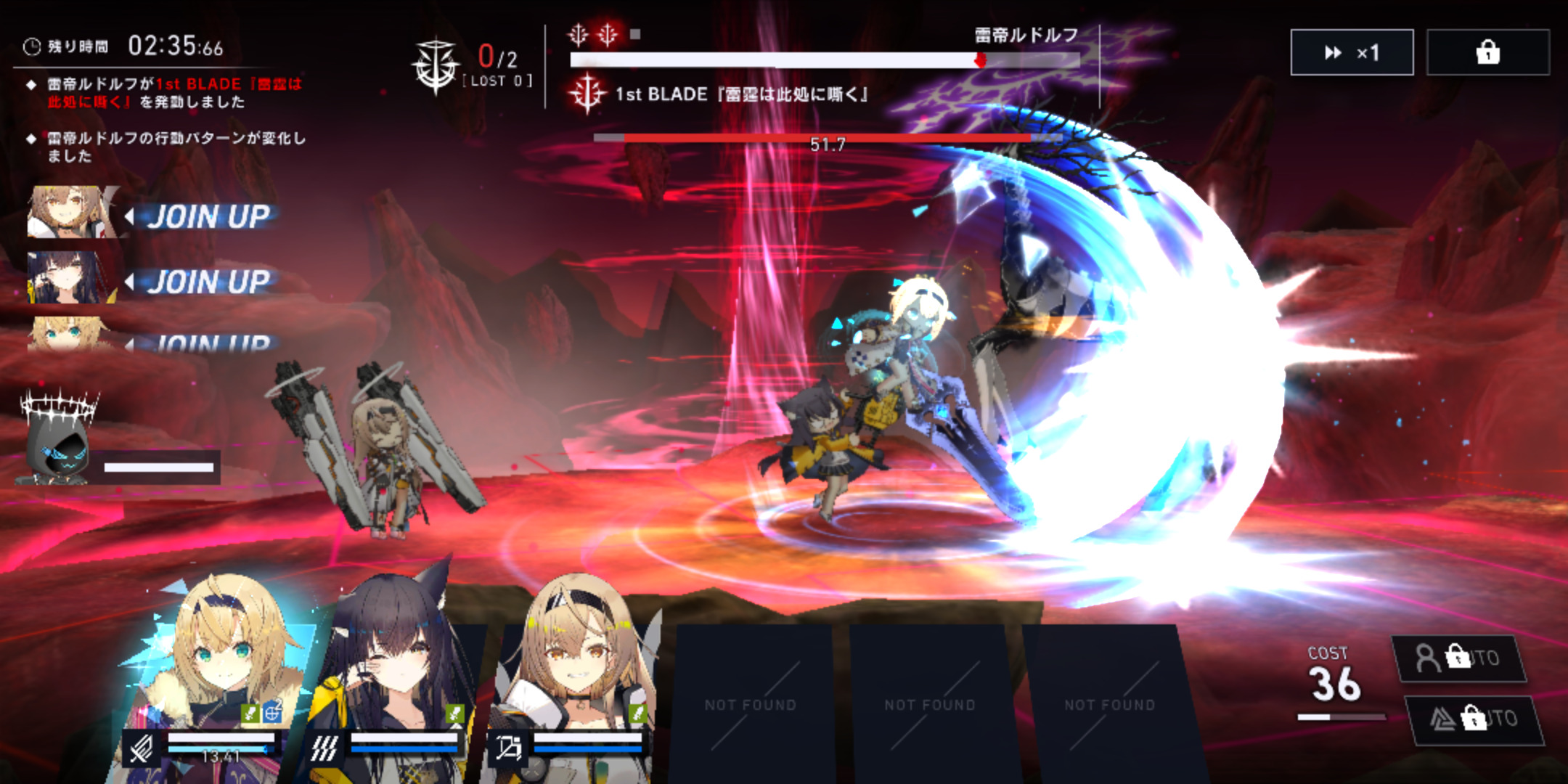The image size is (1568, 784).
Task: Click the locked button in the top-right corner
Action: (x=1487, y=52)
